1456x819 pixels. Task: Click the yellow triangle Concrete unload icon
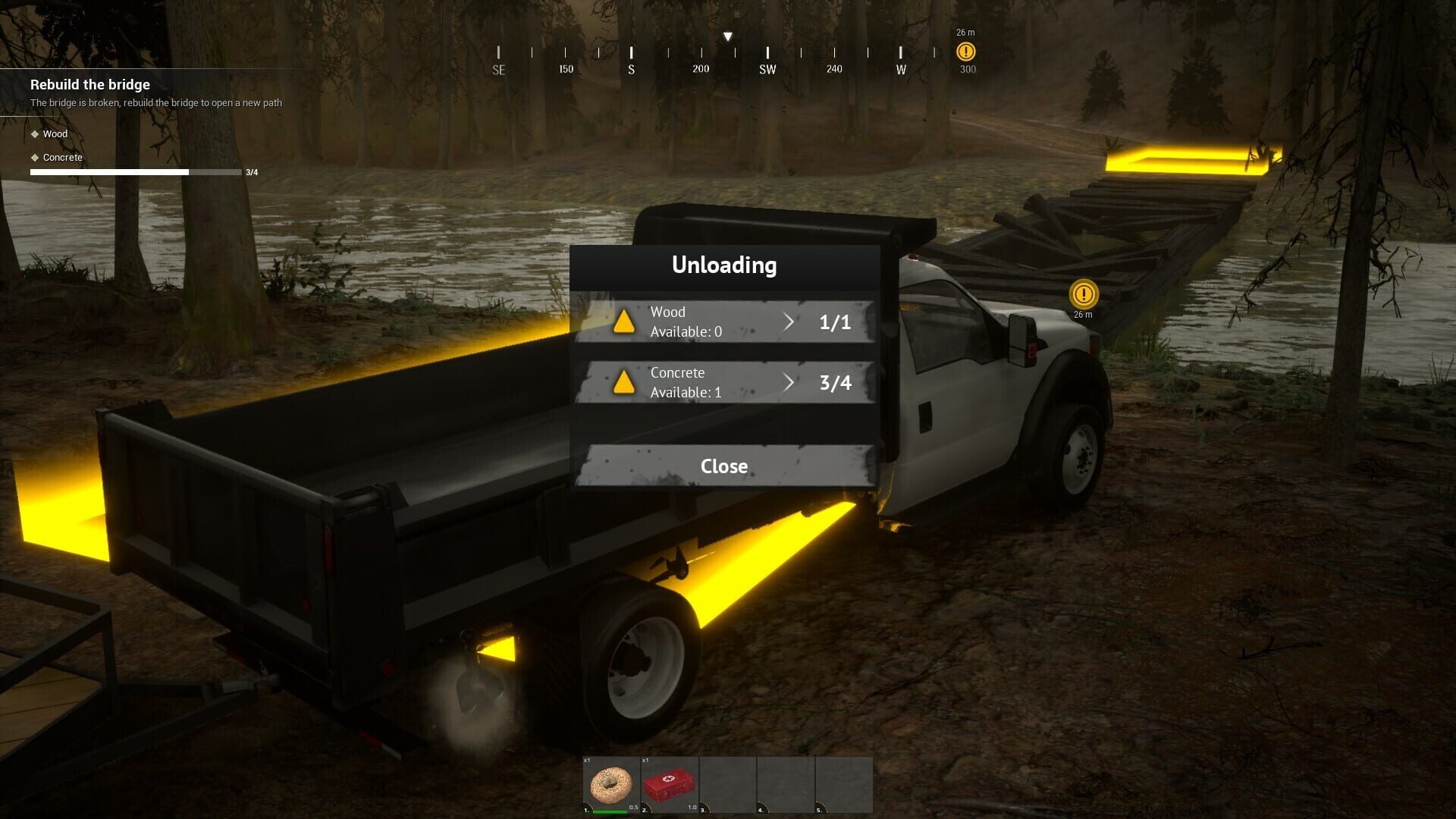[x=625, y=383]
